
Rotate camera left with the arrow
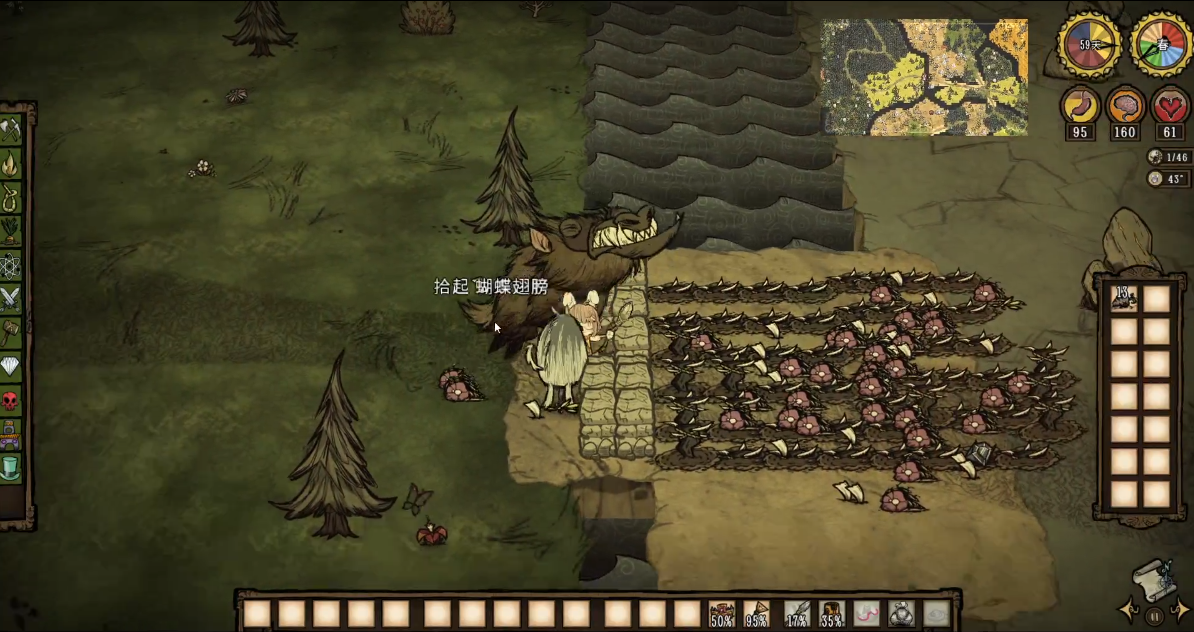(1130, 608)
